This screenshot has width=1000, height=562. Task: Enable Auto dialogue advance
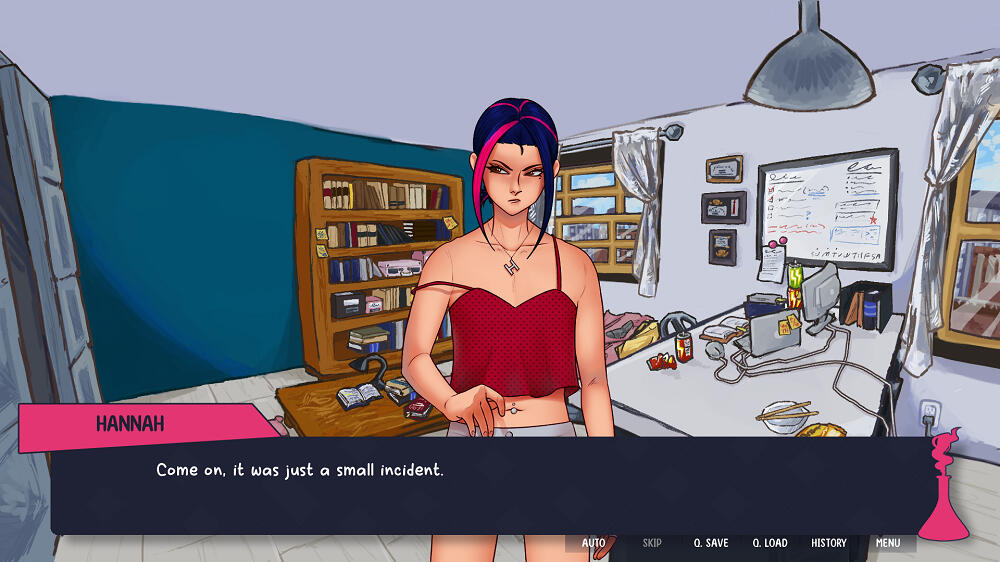pos(593,543)
